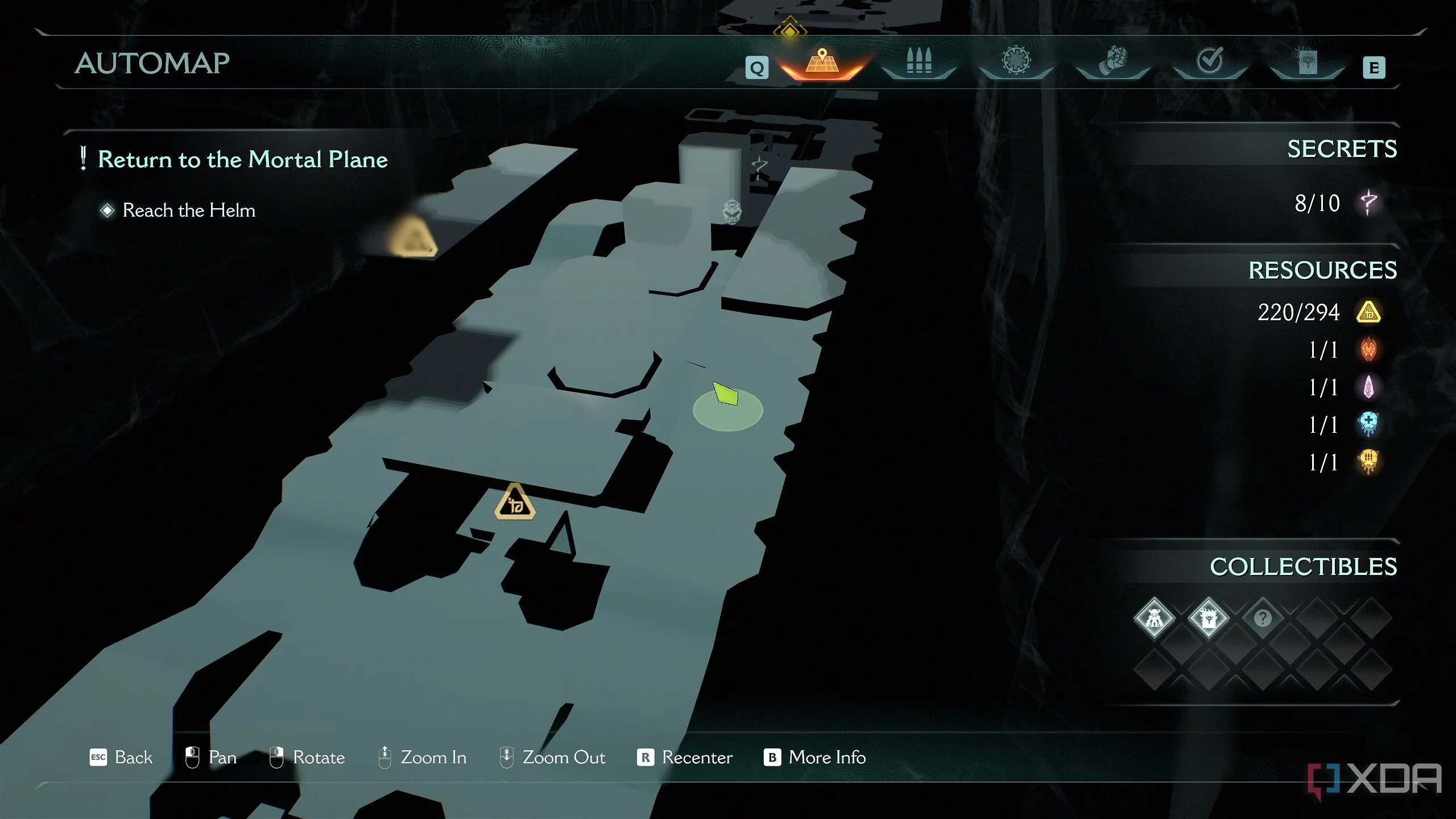The image size is (1456, 819).
Task: Click the gold resource triangle icon in Resources
Action: [x=1368, y=312]
